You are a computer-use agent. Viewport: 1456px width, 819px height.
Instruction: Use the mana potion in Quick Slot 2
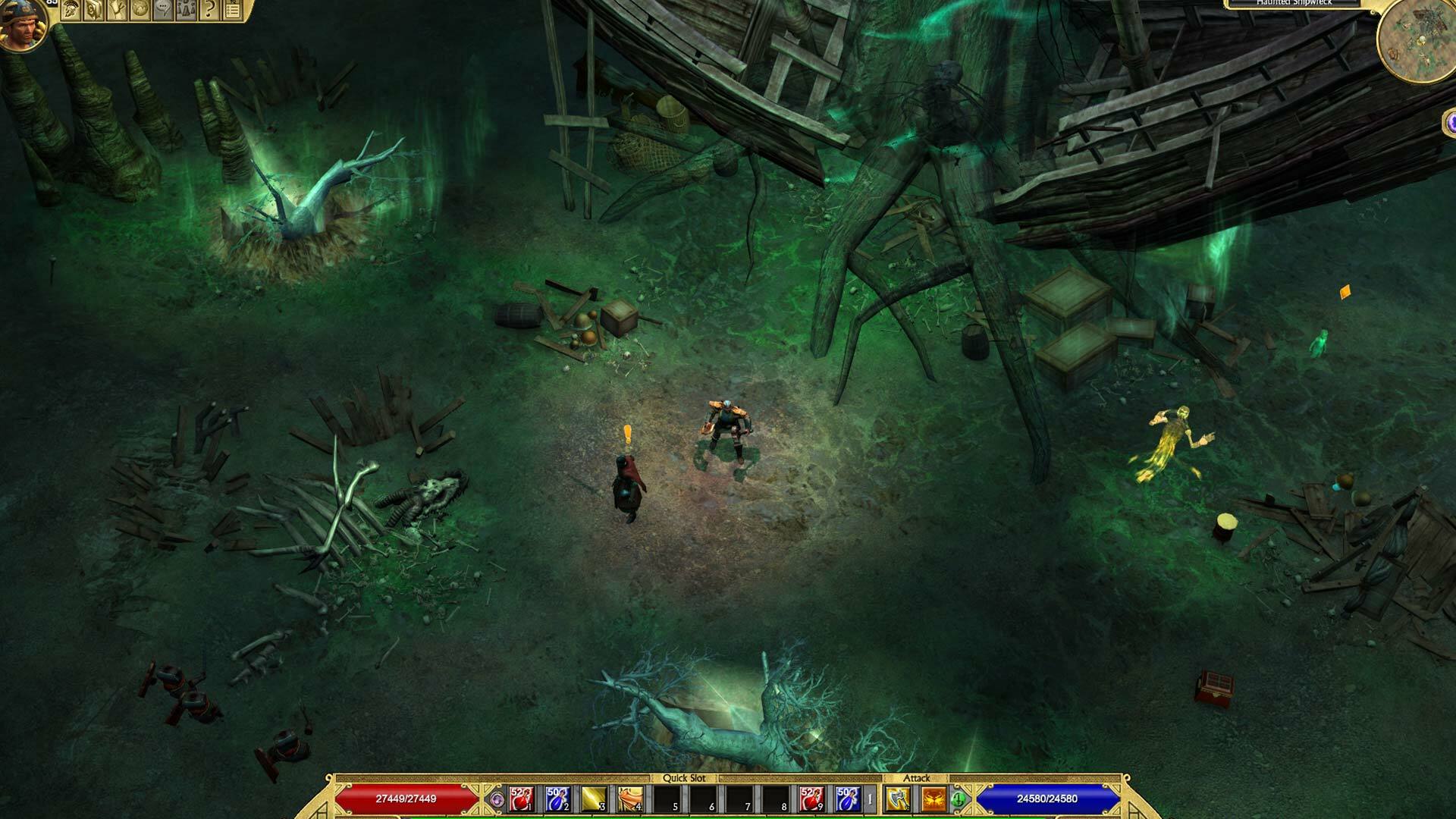point(557,799)
